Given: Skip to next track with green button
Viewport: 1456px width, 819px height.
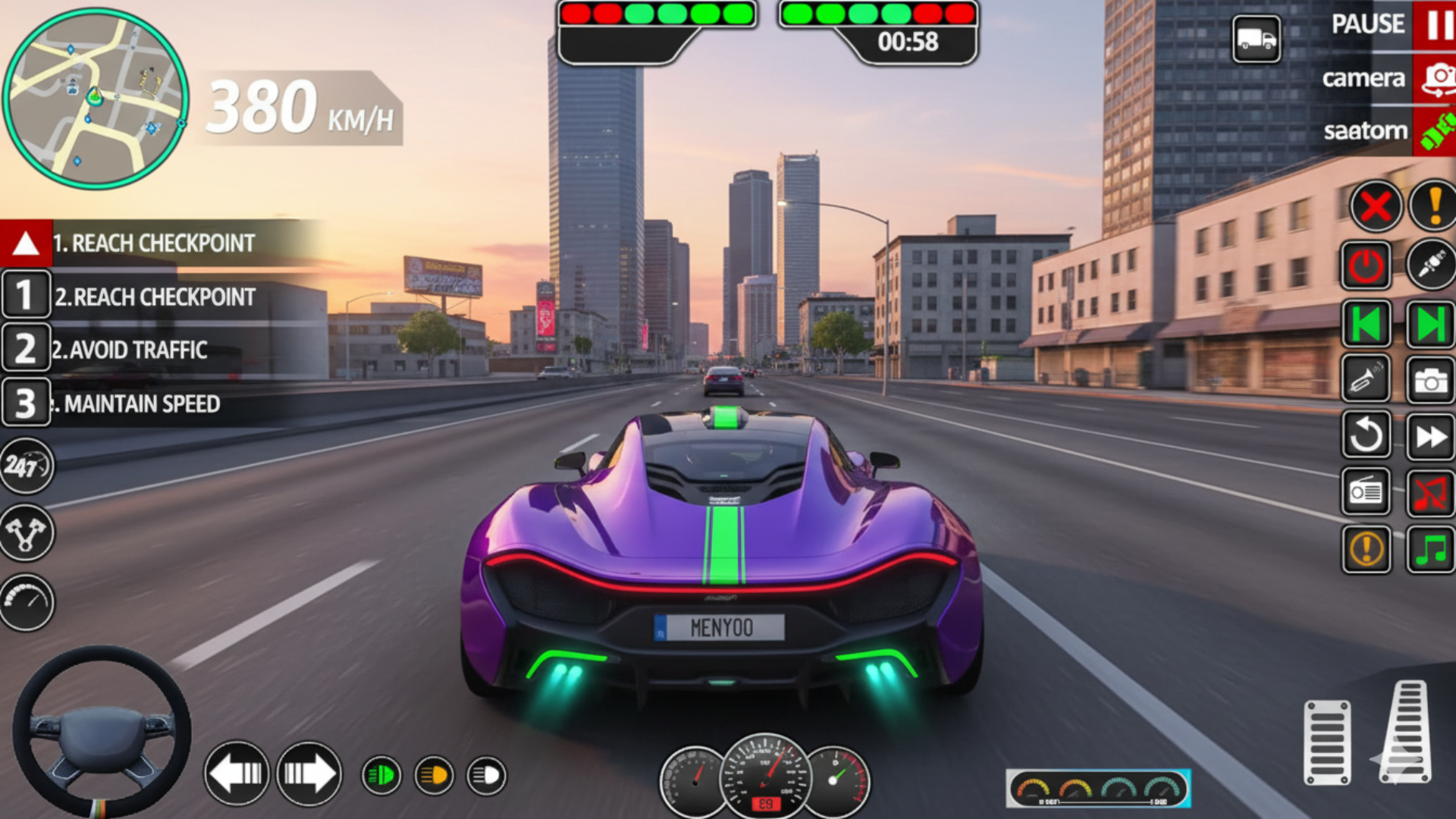Looking at the screenshot, I should (x=1430, y=325).
